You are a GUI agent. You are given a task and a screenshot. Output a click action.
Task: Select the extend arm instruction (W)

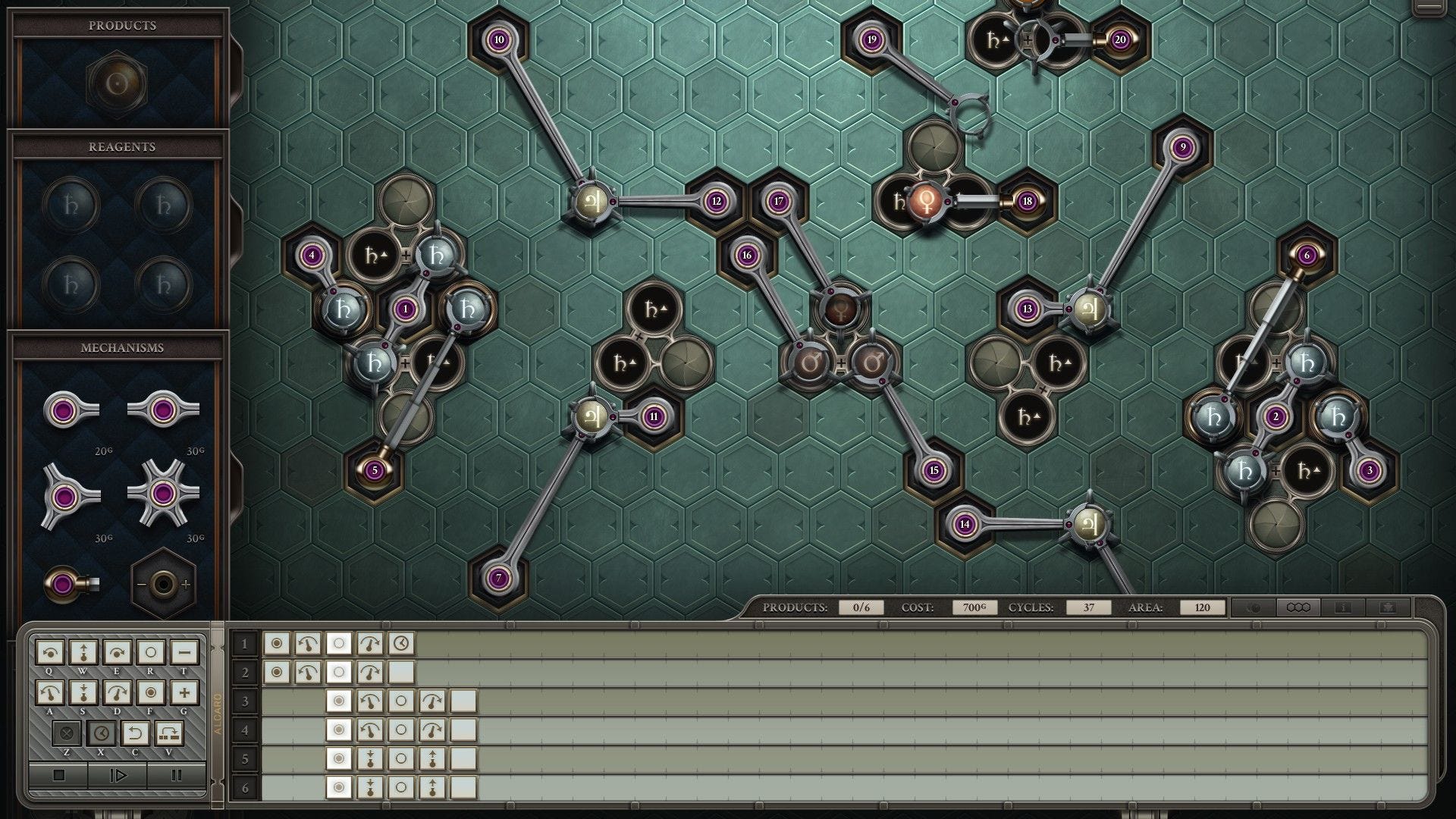[83, 652]
